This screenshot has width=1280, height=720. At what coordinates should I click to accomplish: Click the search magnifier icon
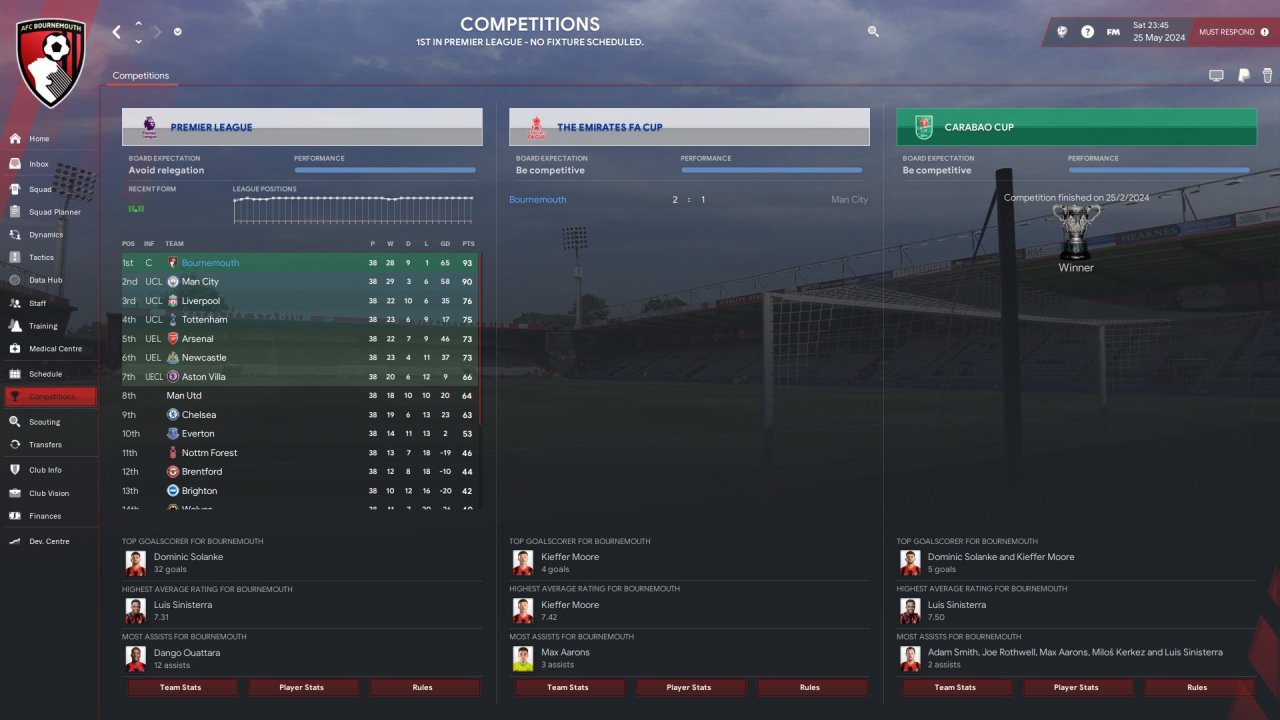pos(873,32)
